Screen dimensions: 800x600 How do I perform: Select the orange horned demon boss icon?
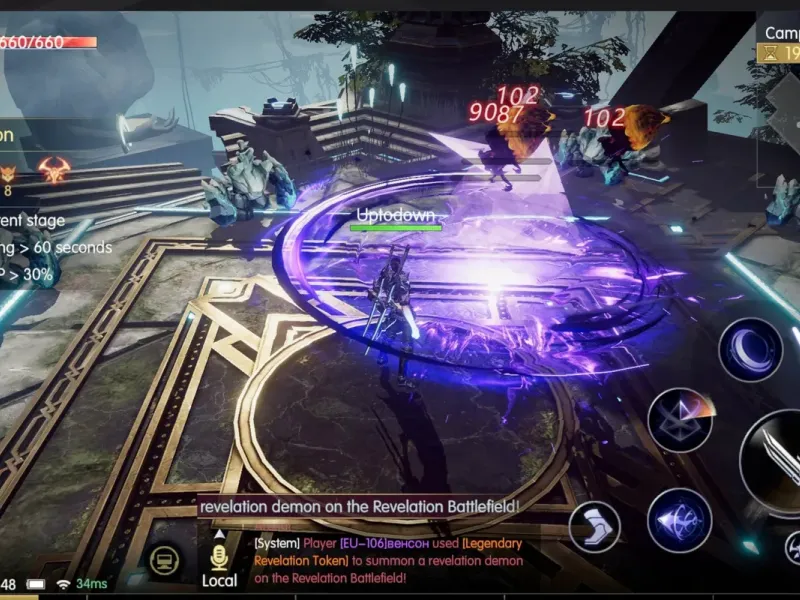[53, 170]
